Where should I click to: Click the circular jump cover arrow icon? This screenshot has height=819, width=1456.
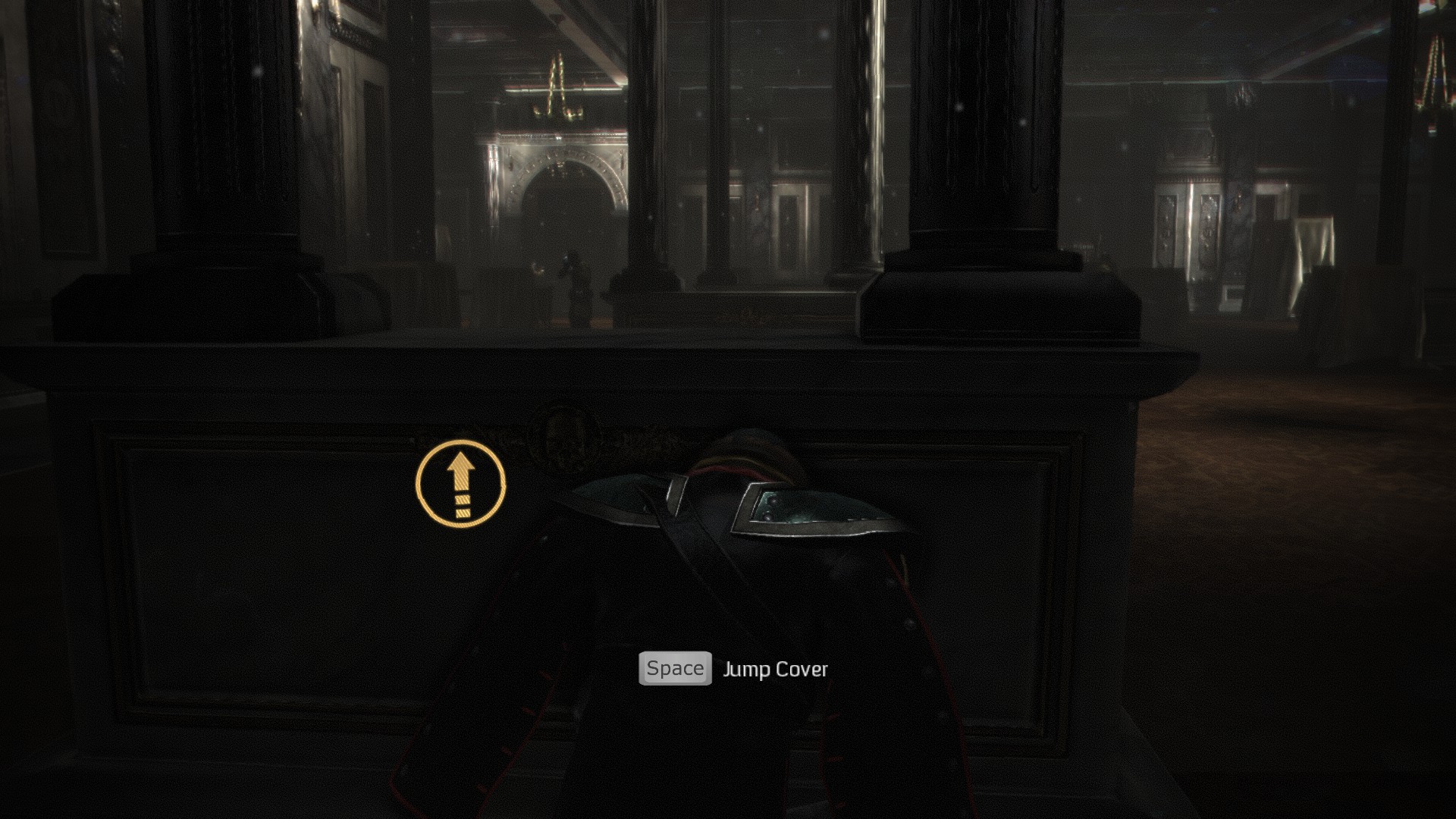pos(460,483)
